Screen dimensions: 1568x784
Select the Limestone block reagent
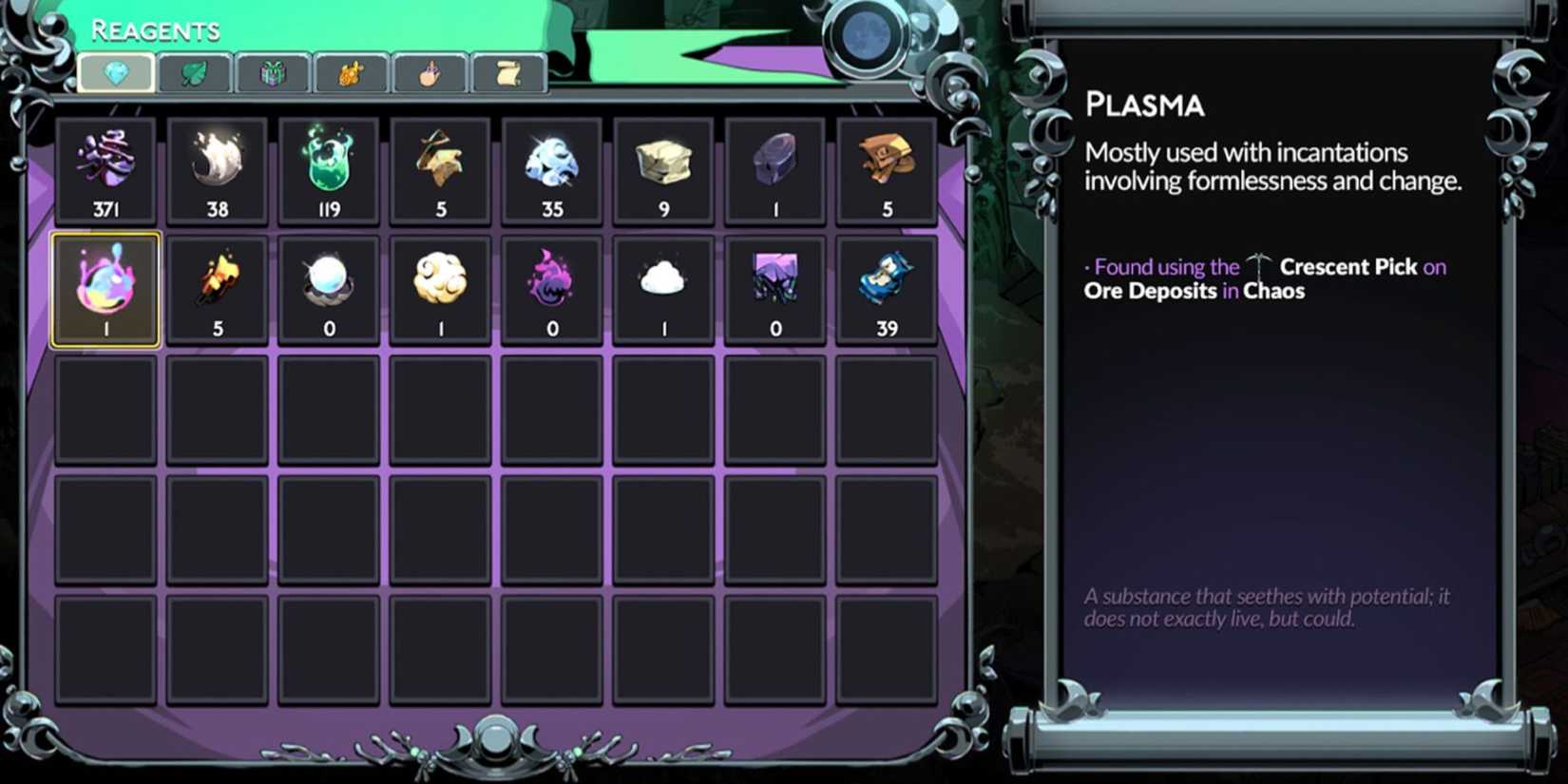pos(664,171)
